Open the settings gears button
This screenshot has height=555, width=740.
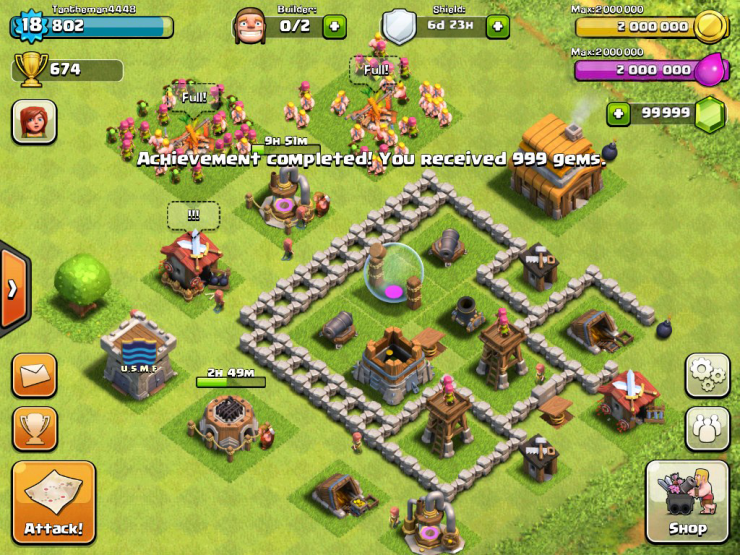pos(707,375)
